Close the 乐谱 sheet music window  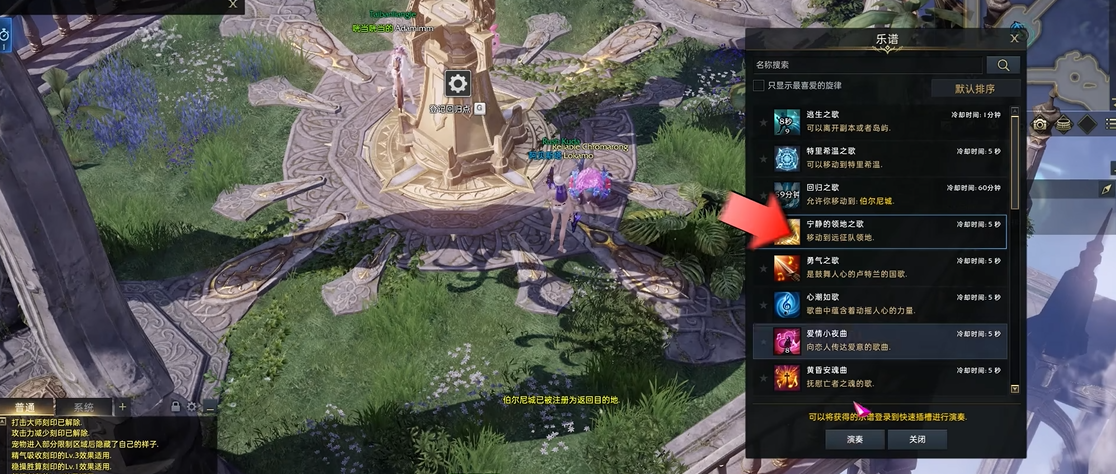click(x=1014, y=39)
